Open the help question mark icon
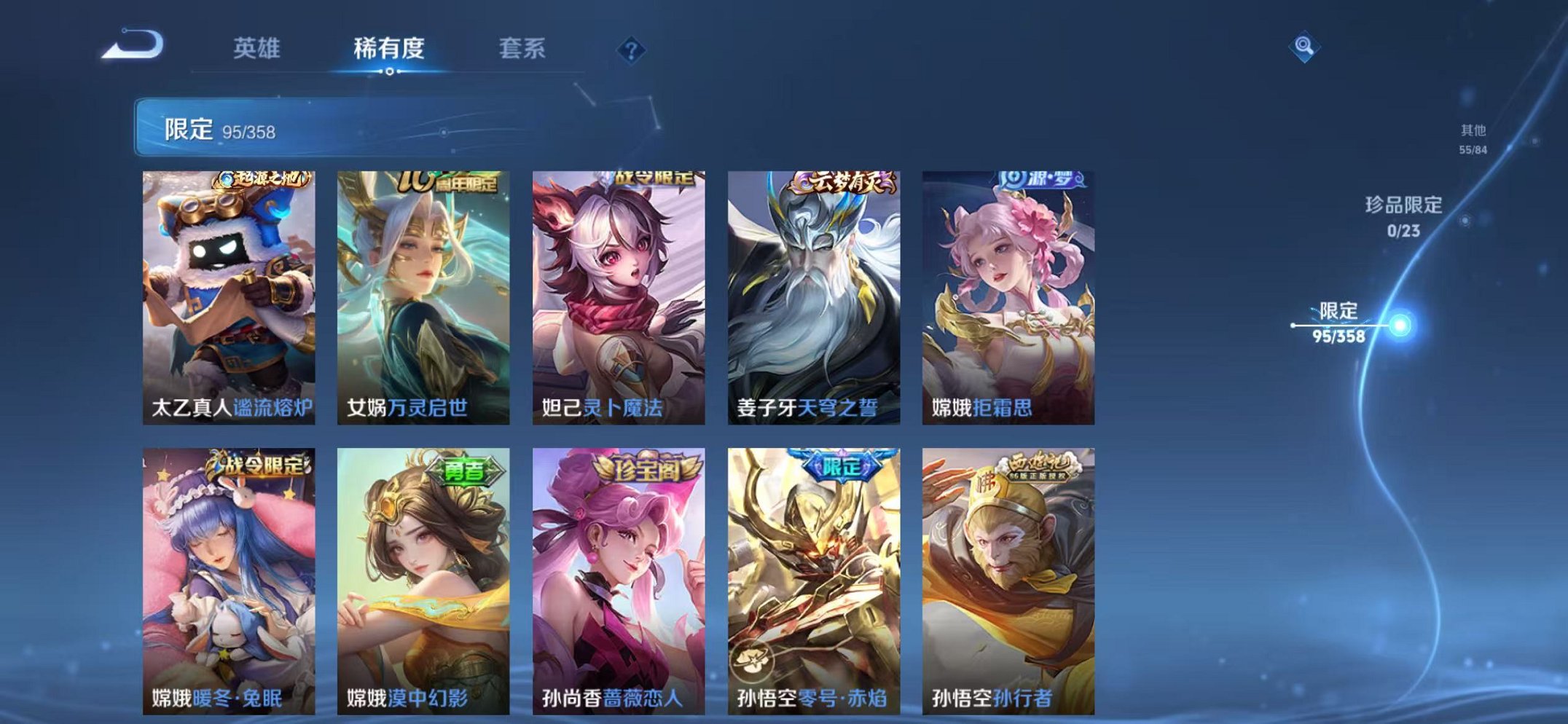The image size is (1568, 724). point(631,49)
